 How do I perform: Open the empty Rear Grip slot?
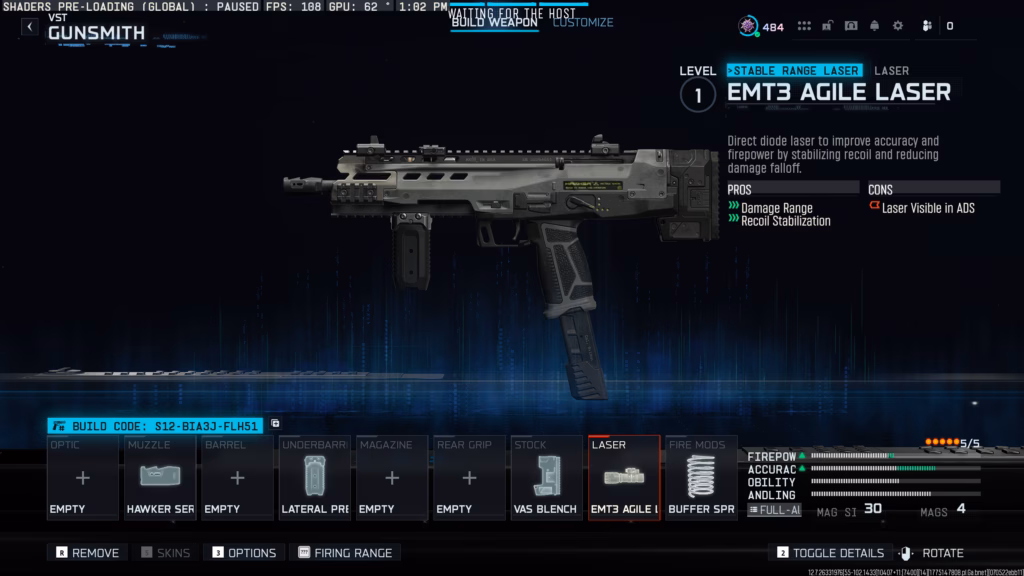coord(469,478)
